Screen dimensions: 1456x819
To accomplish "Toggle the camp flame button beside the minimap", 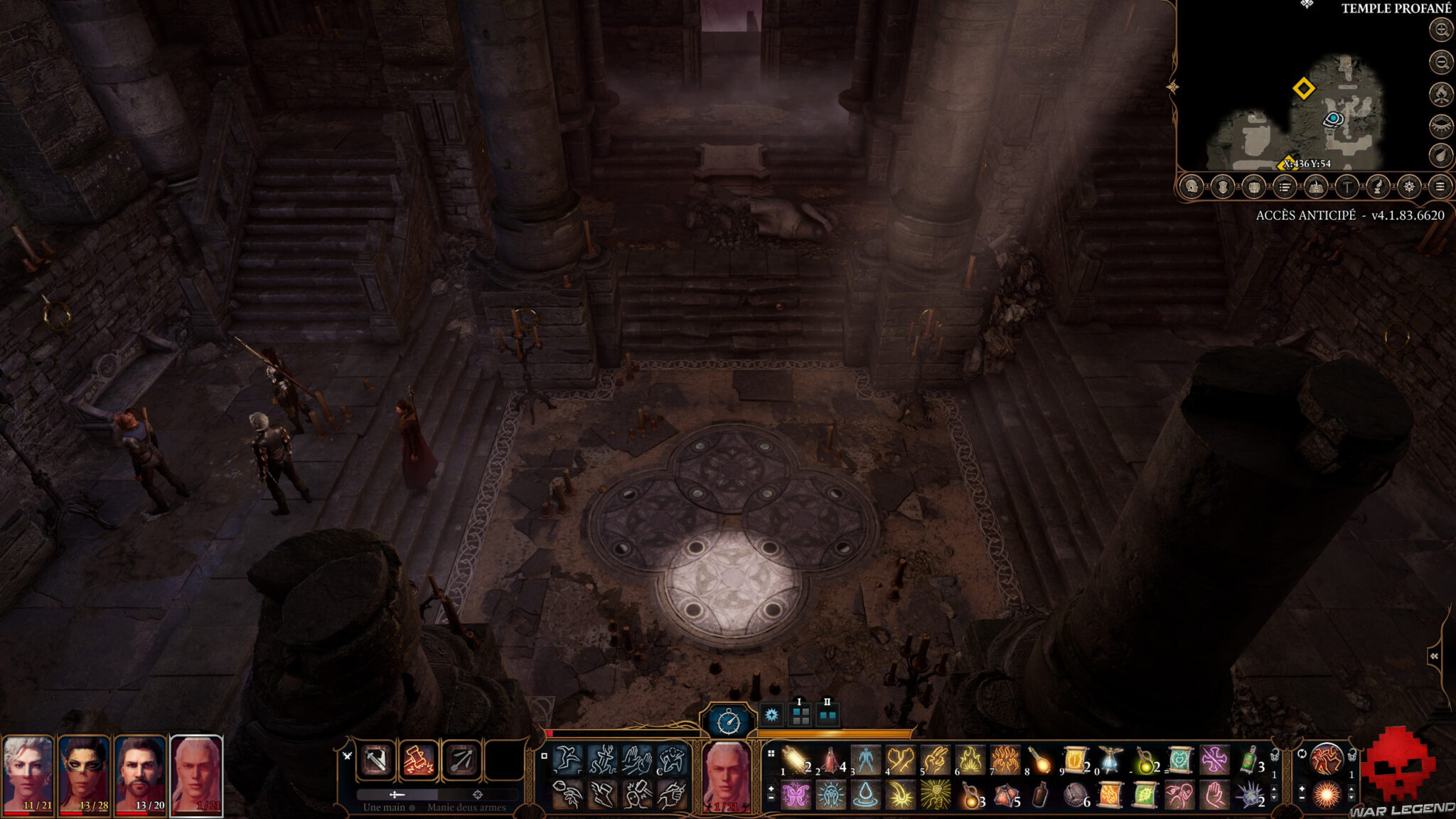I will pos(1440,93).
